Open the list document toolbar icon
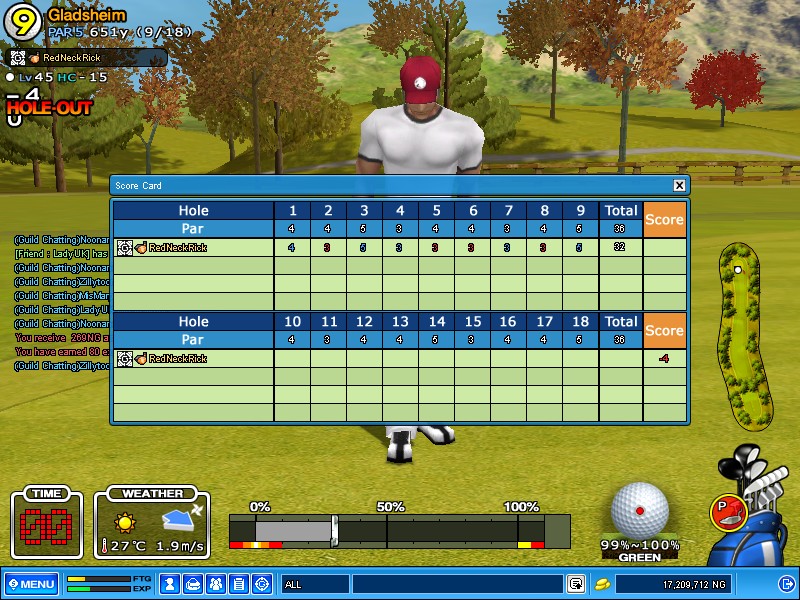Image resolution: width=800 pixels, height=600 pixels. (x=239, y=584)
